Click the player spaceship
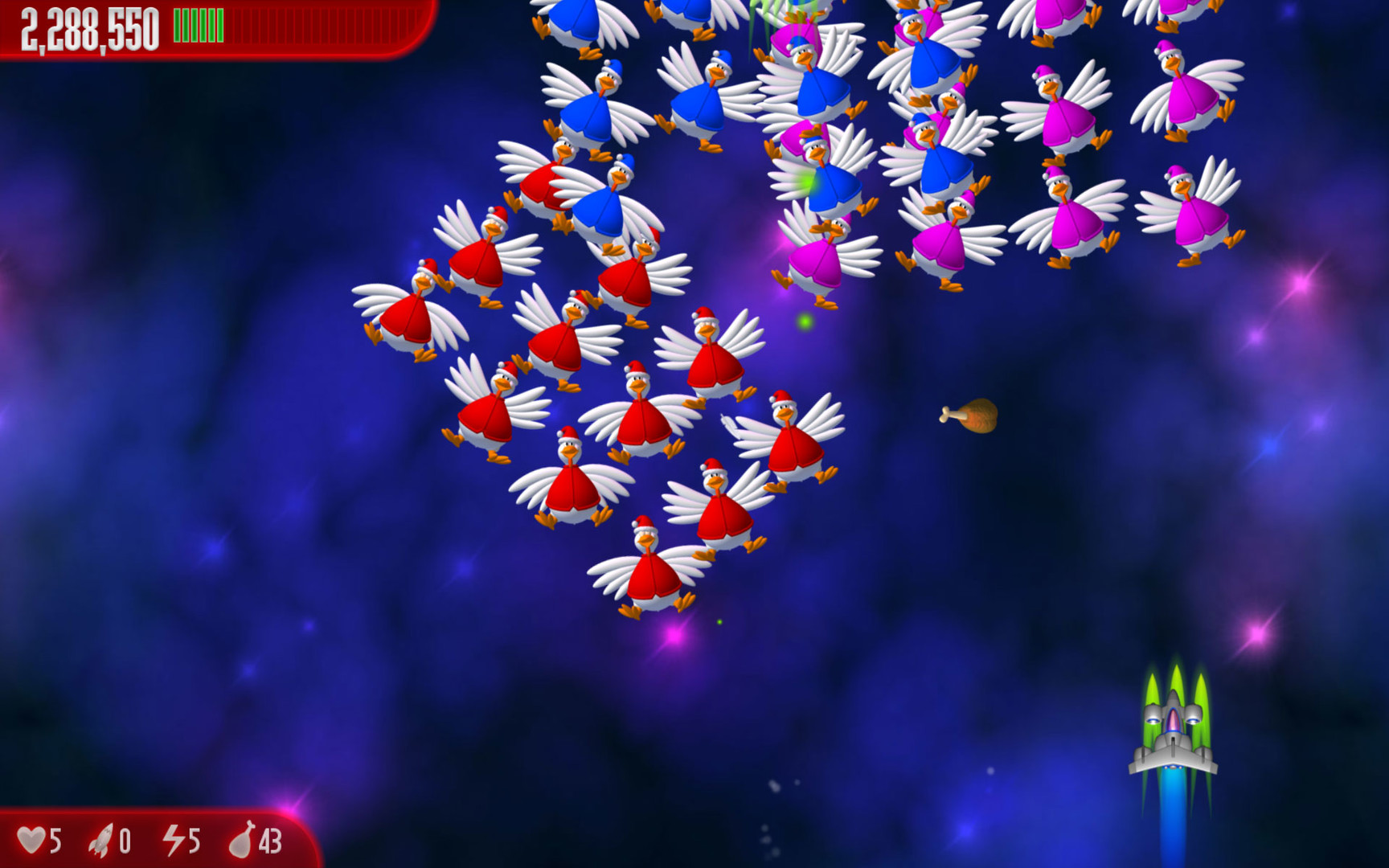 click(1176, 739)
